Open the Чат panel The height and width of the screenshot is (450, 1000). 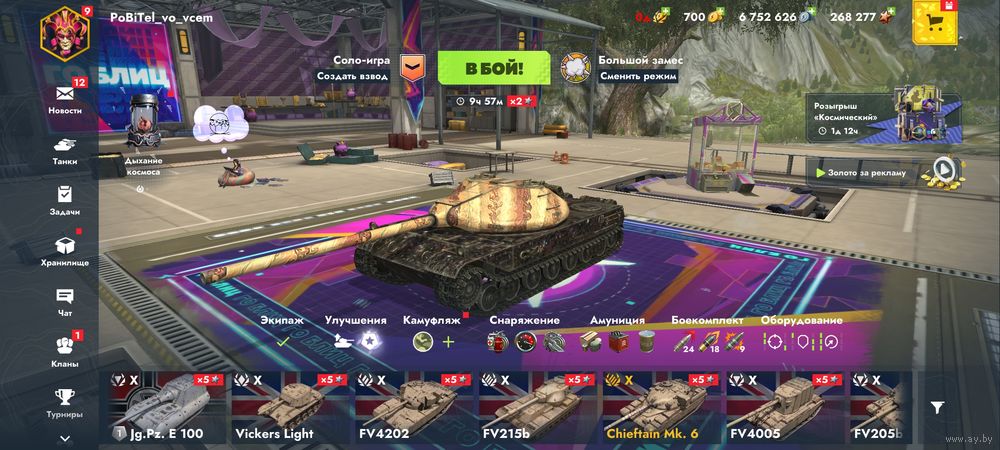coord(65,300)
